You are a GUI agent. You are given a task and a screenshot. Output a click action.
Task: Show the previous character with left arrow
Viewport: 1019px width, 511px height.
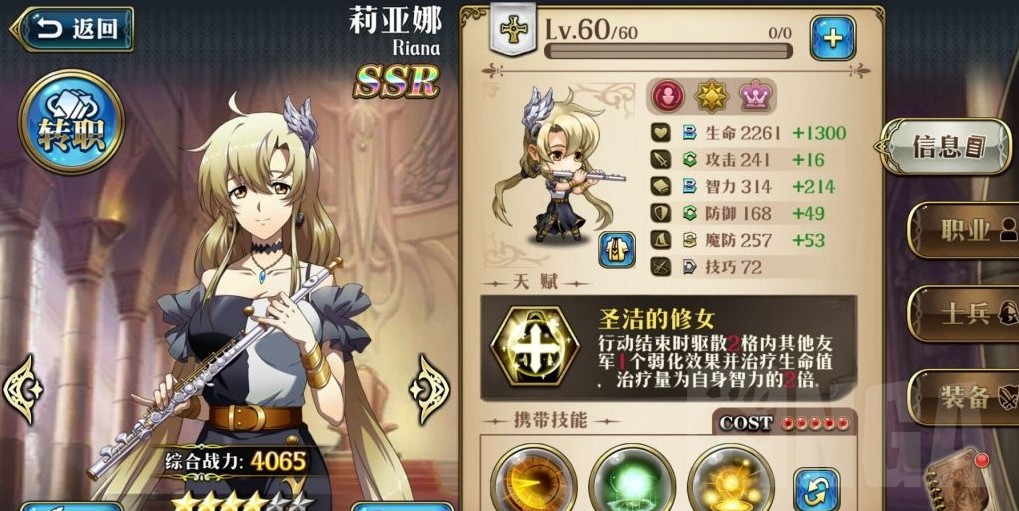pos(22,389)
